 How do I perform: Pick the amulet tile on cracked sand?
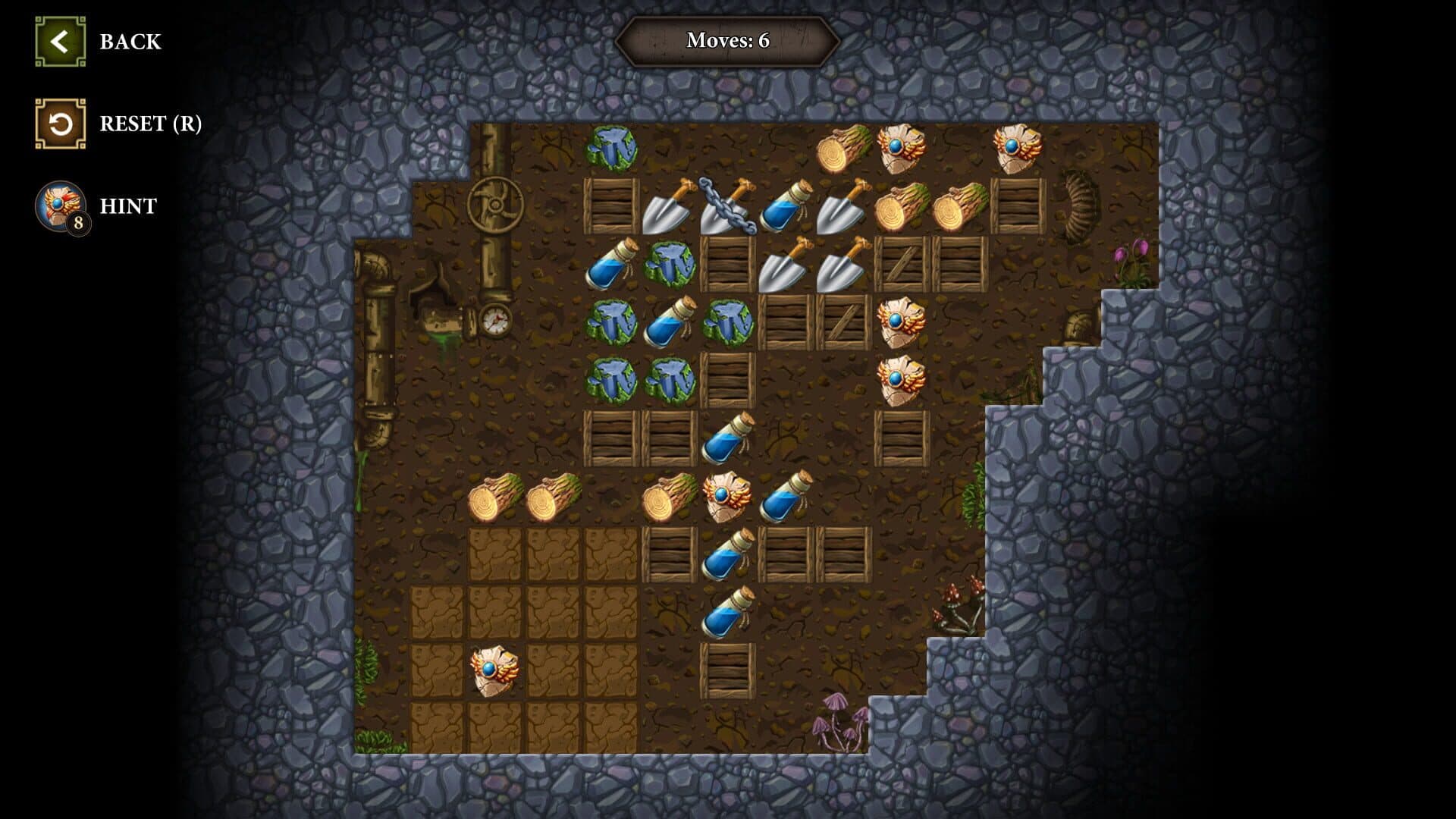tap(494, 670)
